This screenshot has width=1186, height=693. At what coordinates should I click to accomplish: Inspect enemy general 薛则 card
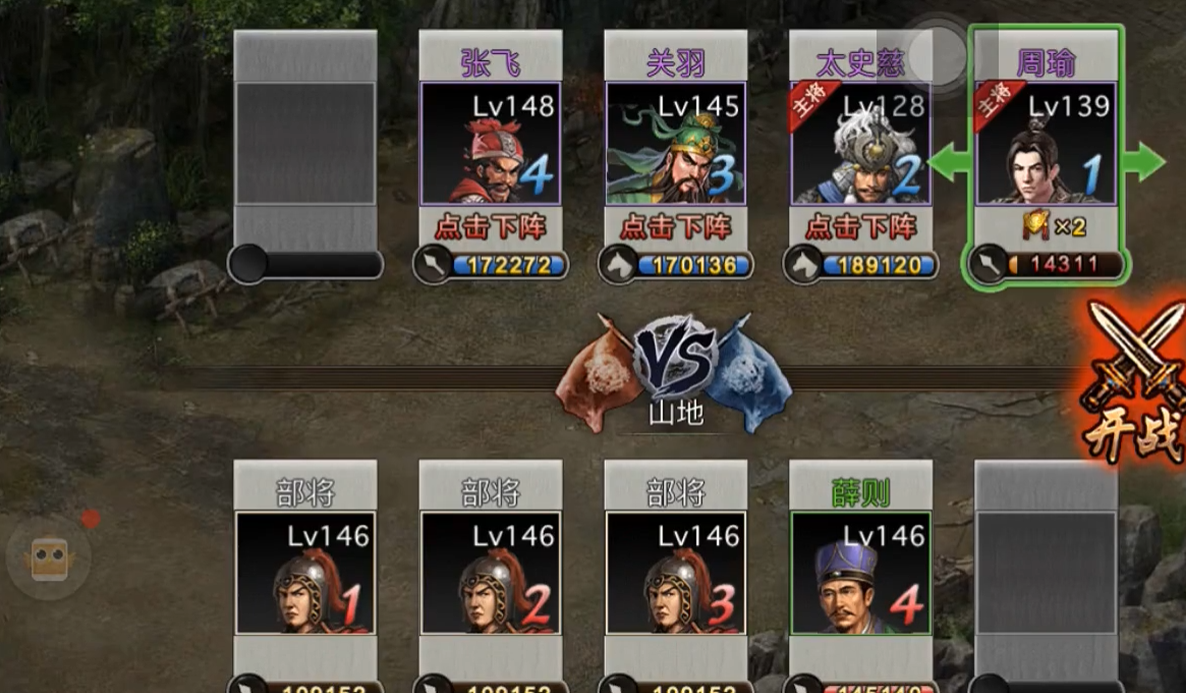coord(861,572)
